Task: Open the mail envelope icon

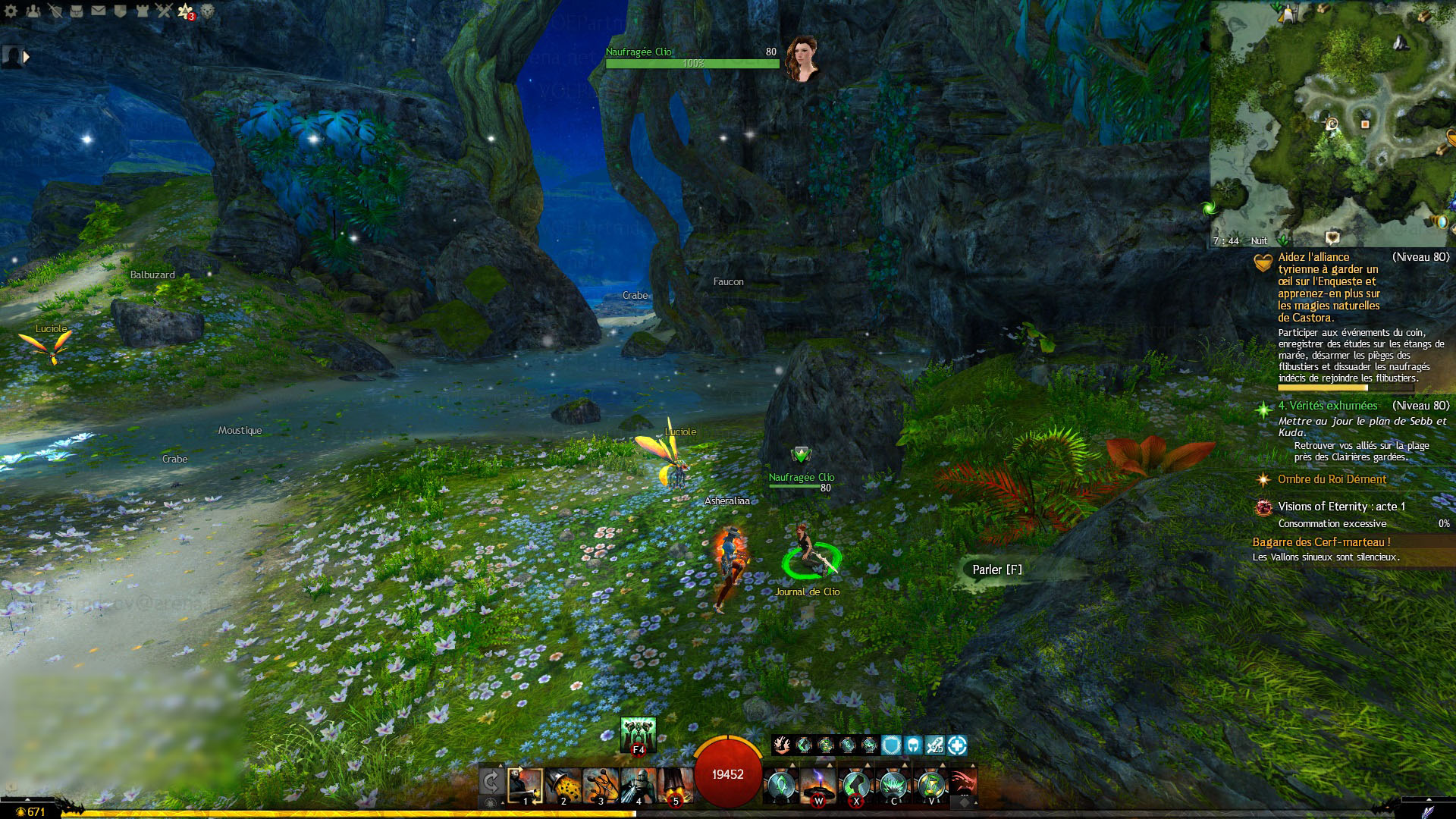Action: coord(99,11)
